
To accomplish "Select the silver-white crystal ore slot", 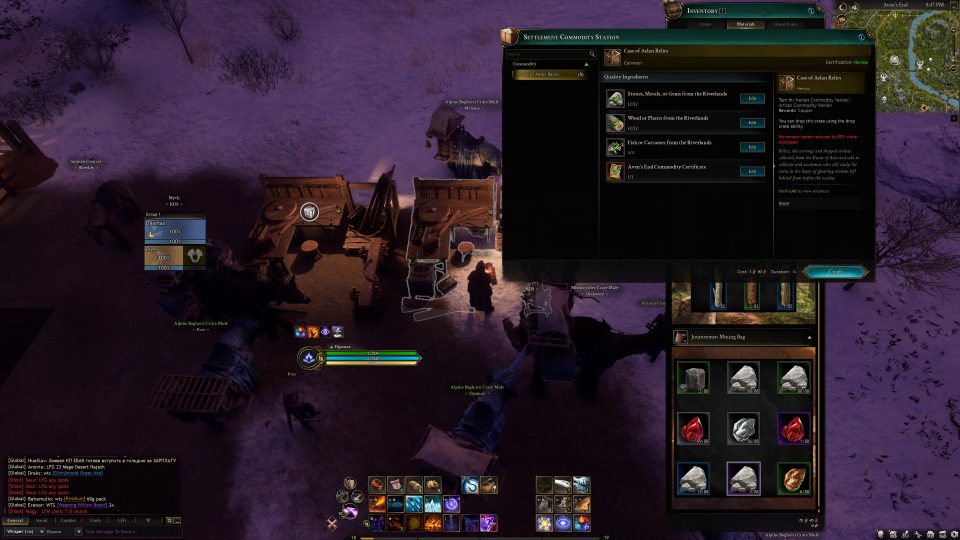I will [x=744, y=428].
